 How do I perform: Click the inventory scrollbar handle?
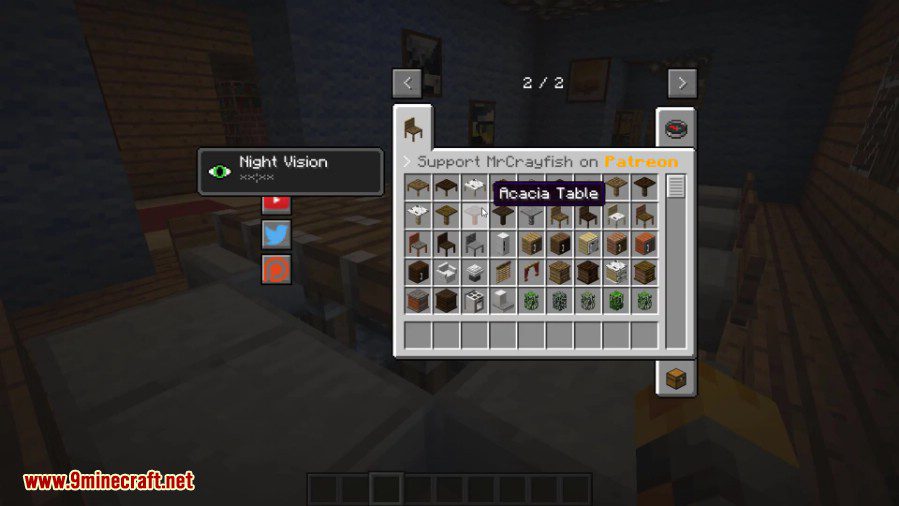click(x=676, y=186)
